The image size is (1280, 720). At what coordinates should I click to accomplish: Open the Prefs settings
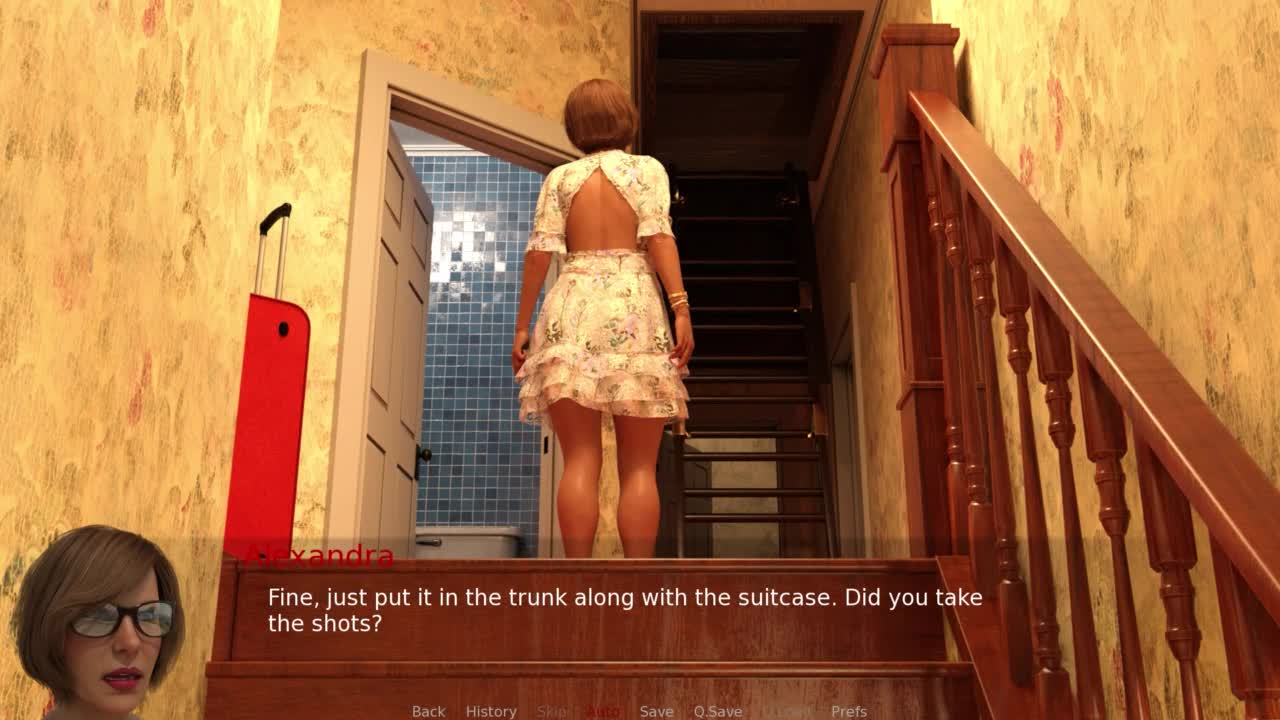(849, 711)
